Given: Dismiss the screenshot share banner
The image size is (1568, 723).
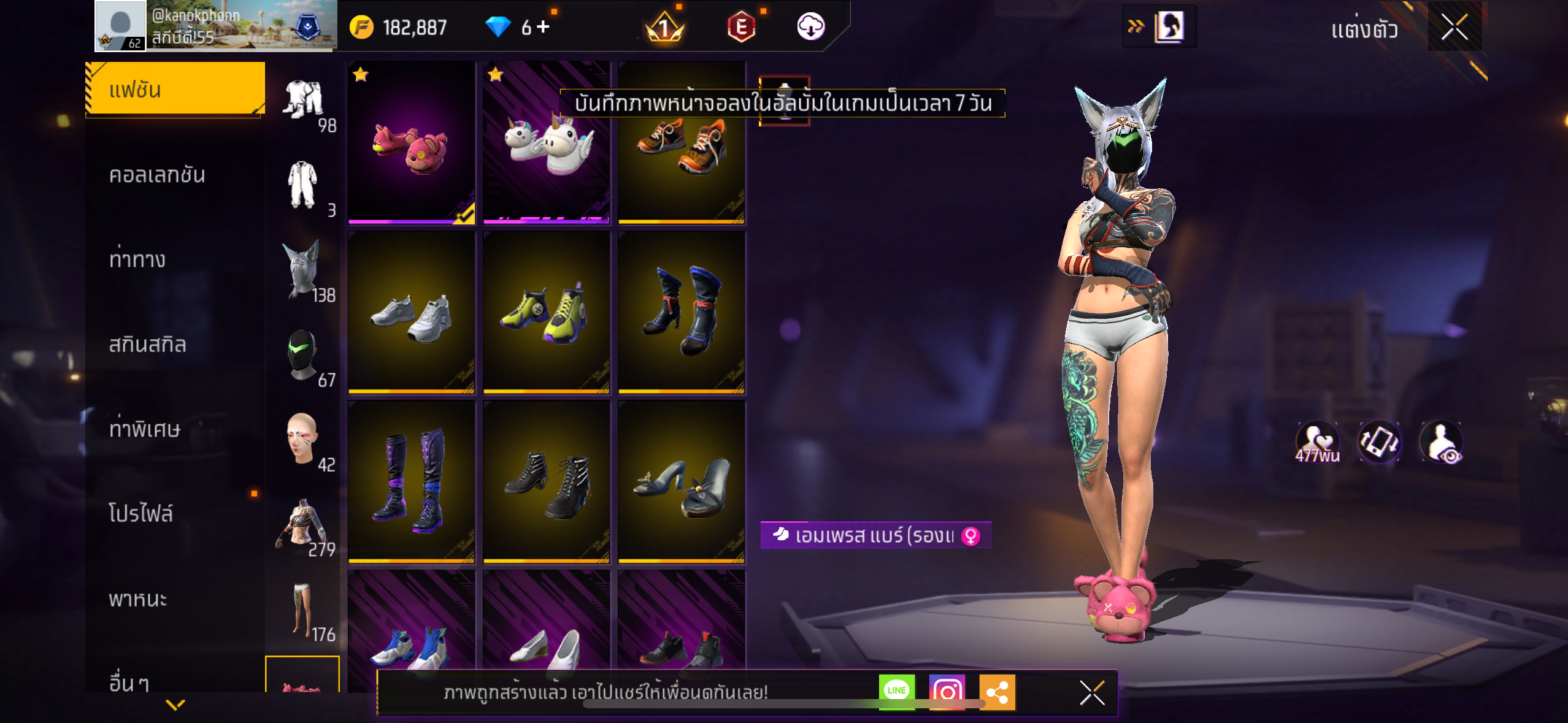Looking at the screenshot, I should (x=1092, y=693).
